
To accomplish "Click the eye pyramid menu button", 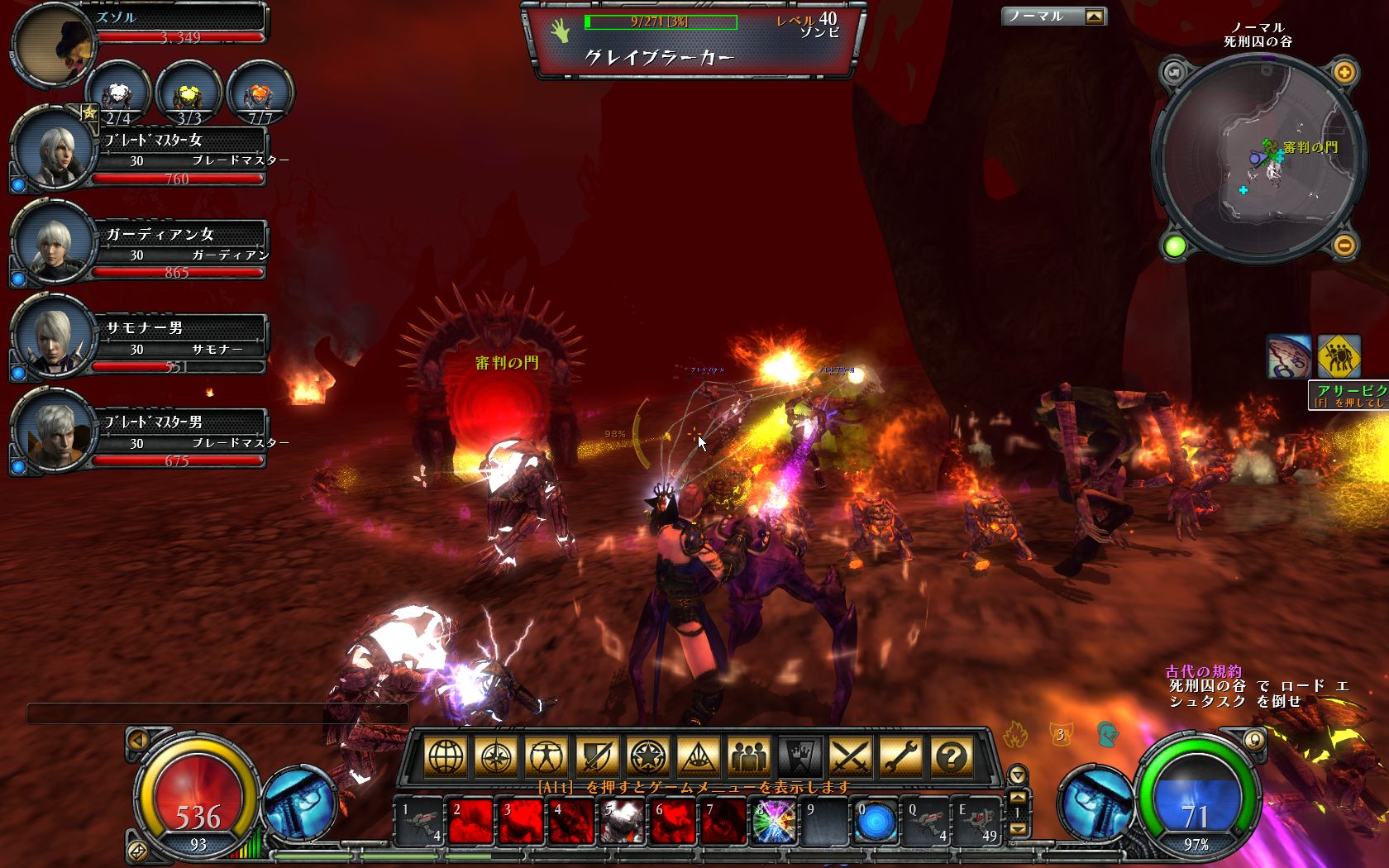I will click(698, 756).
